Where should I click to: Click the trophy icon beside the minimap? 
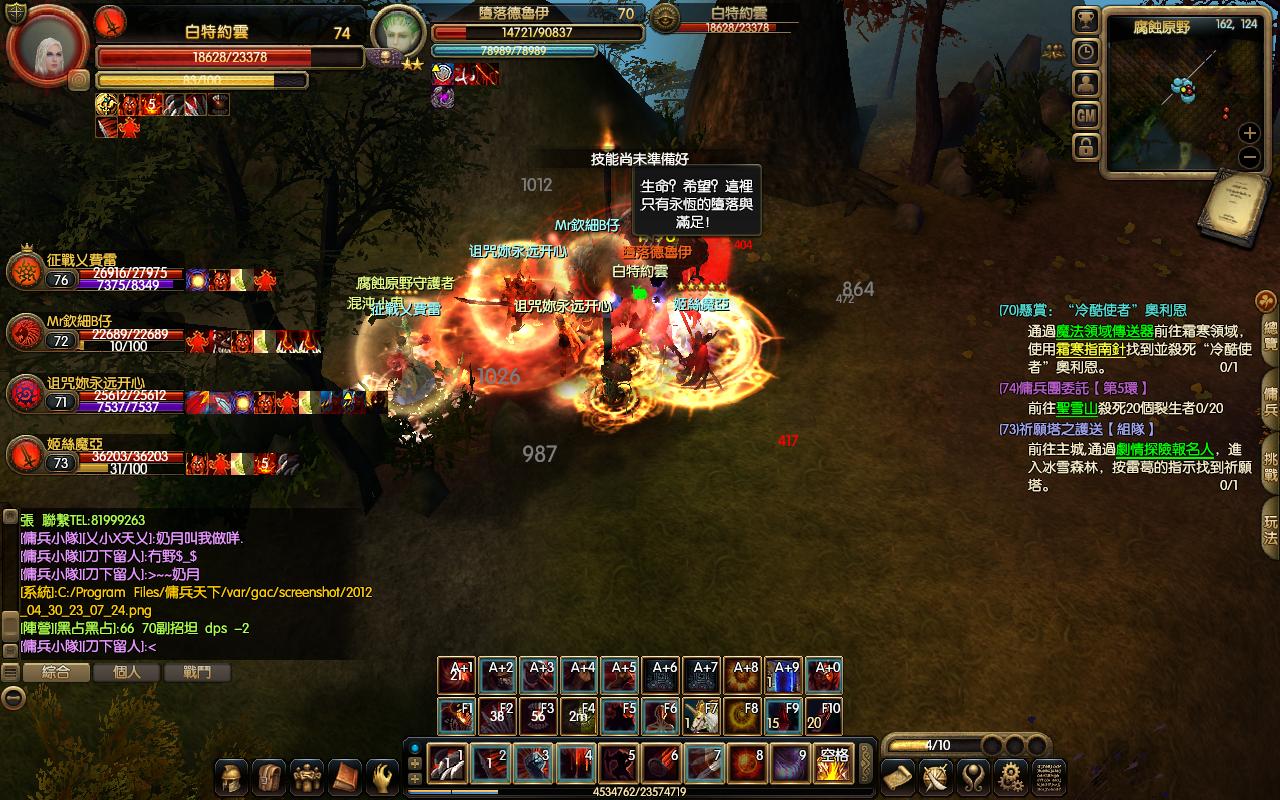[x=1086, y=20]
